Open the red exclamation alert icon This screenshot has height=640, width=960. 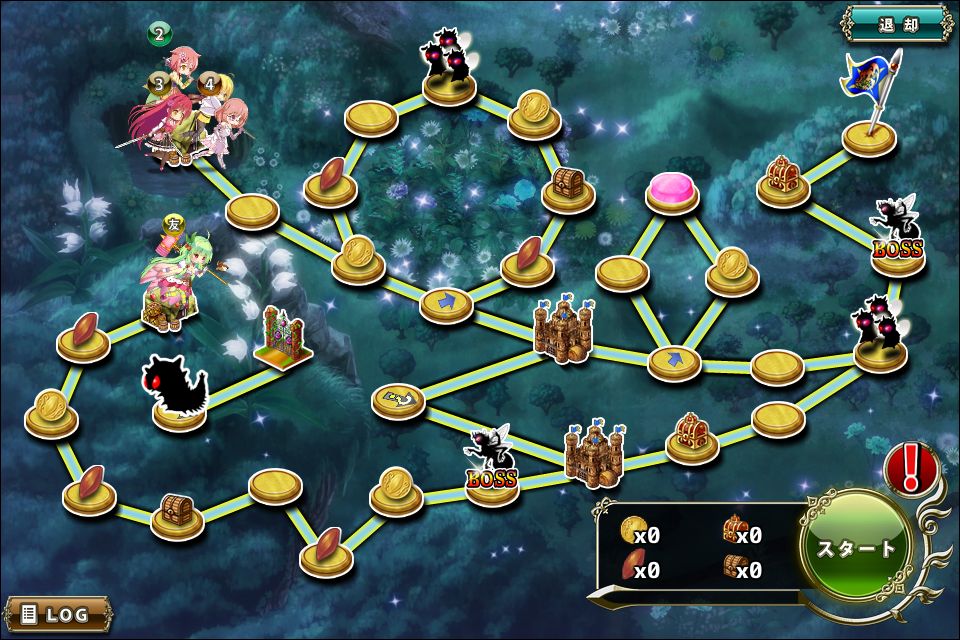pos(911,469)
